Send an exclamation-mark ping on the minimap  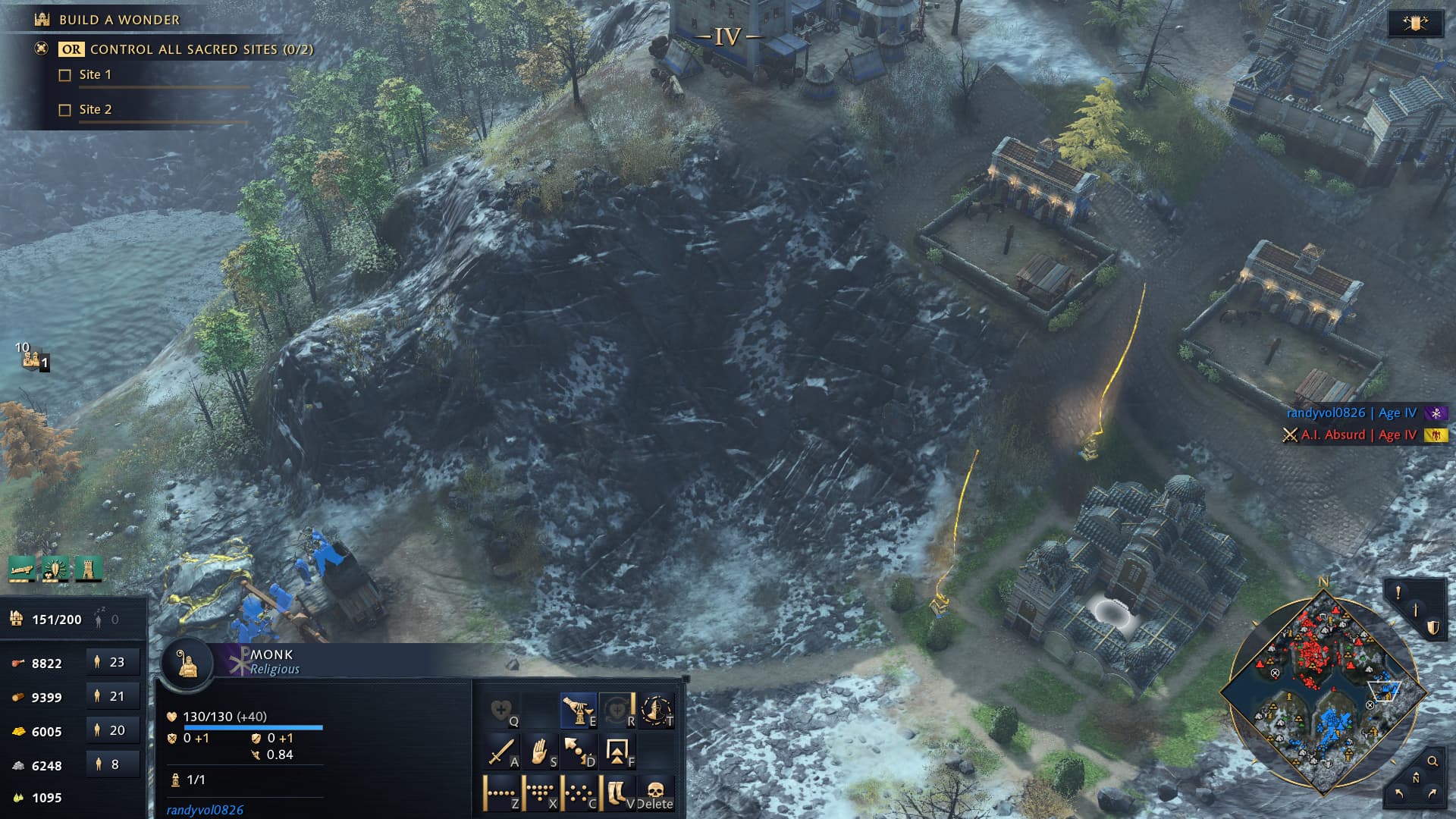tap(1398, 591)
